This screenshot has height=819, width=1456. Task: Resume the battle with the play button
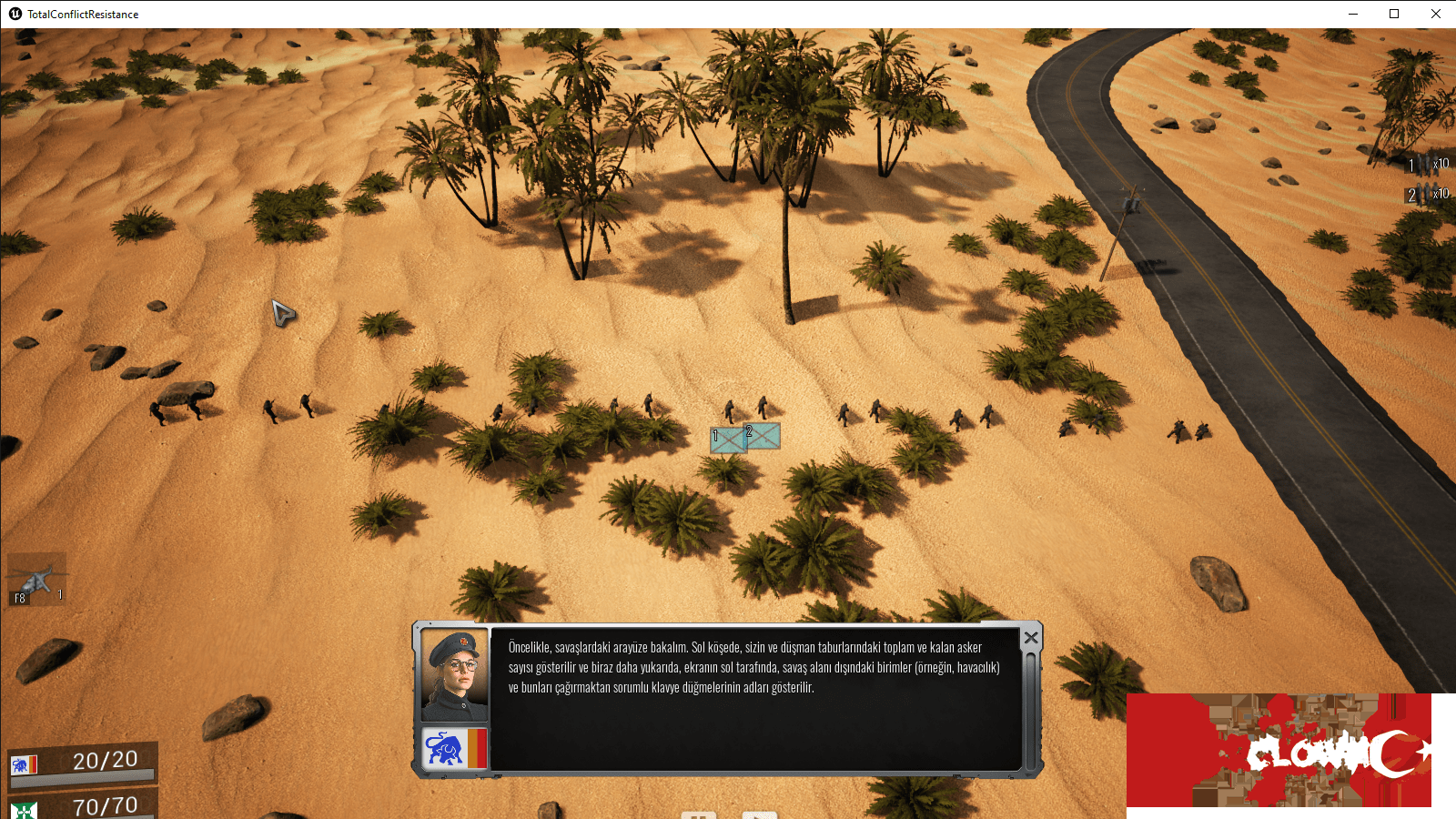[x=760, y=815]
